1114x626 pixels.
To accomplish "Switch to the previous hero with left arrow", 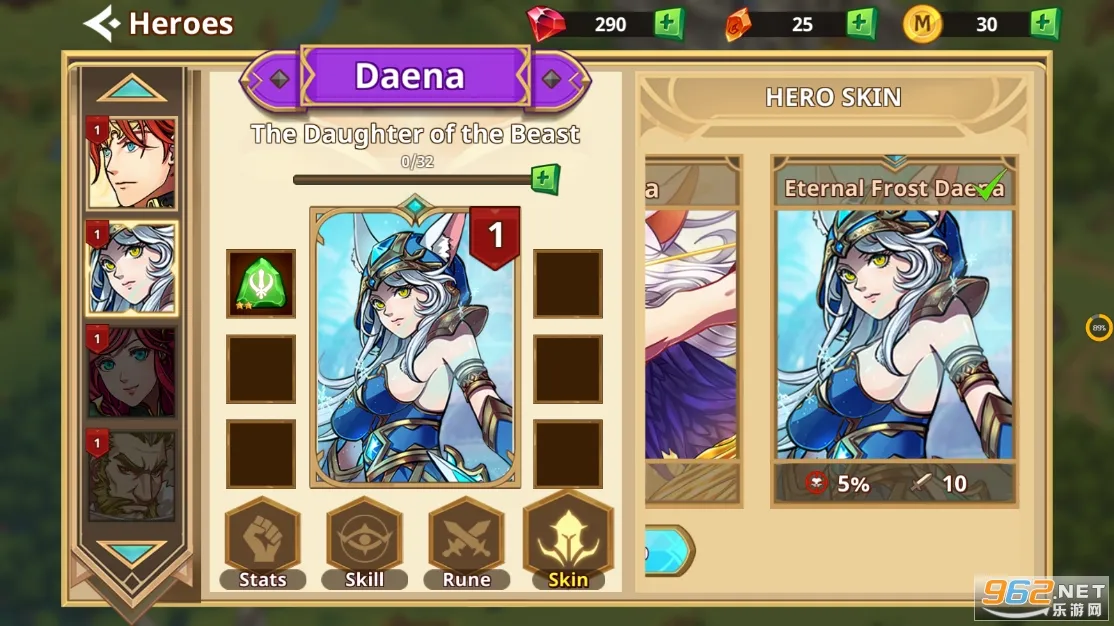I will [x=279, y=79].
